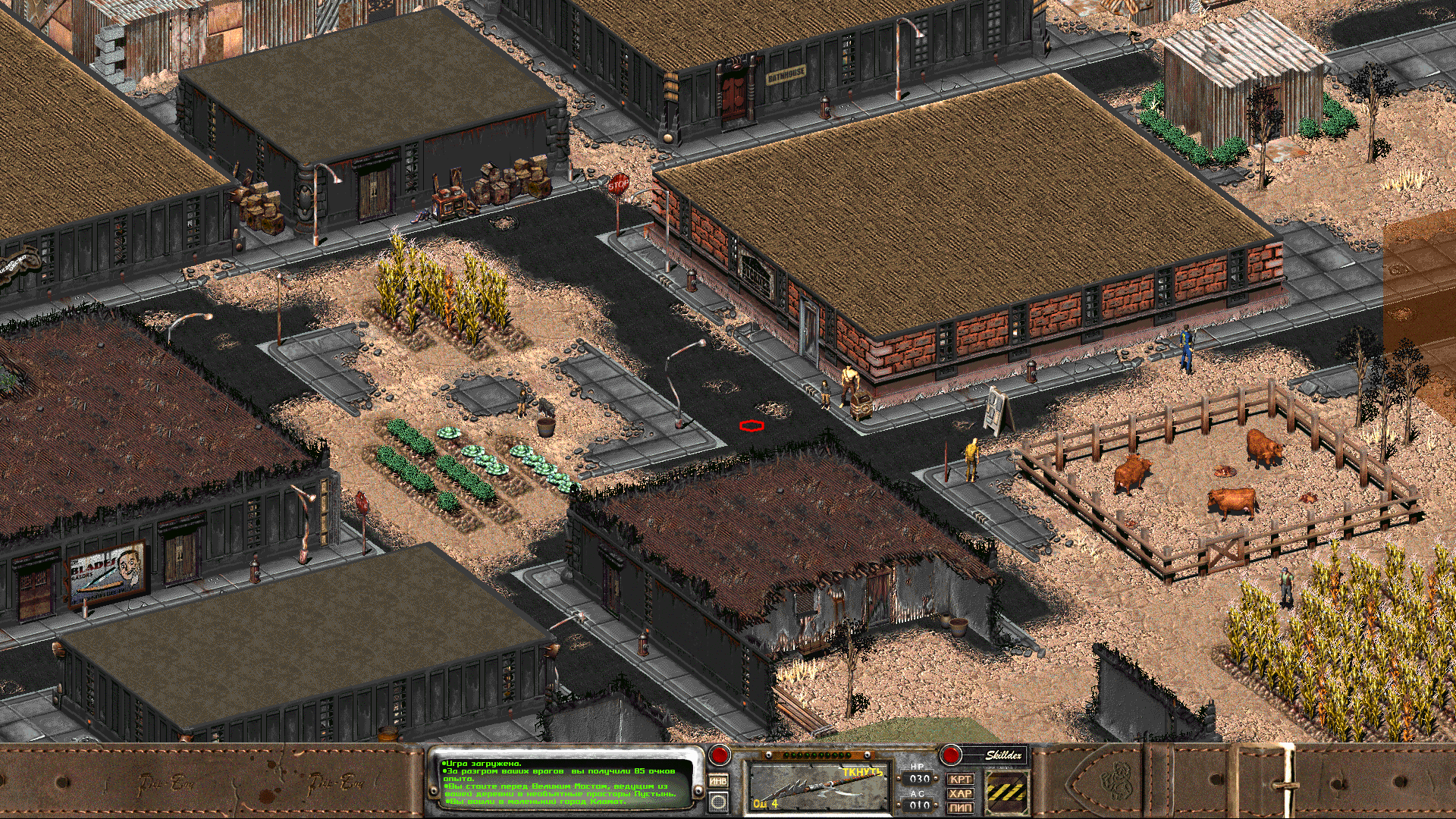The width and height of the screenshot is (1456, 819).
Task: Open the character sheet ХАР button
Action: click(960, 793)
